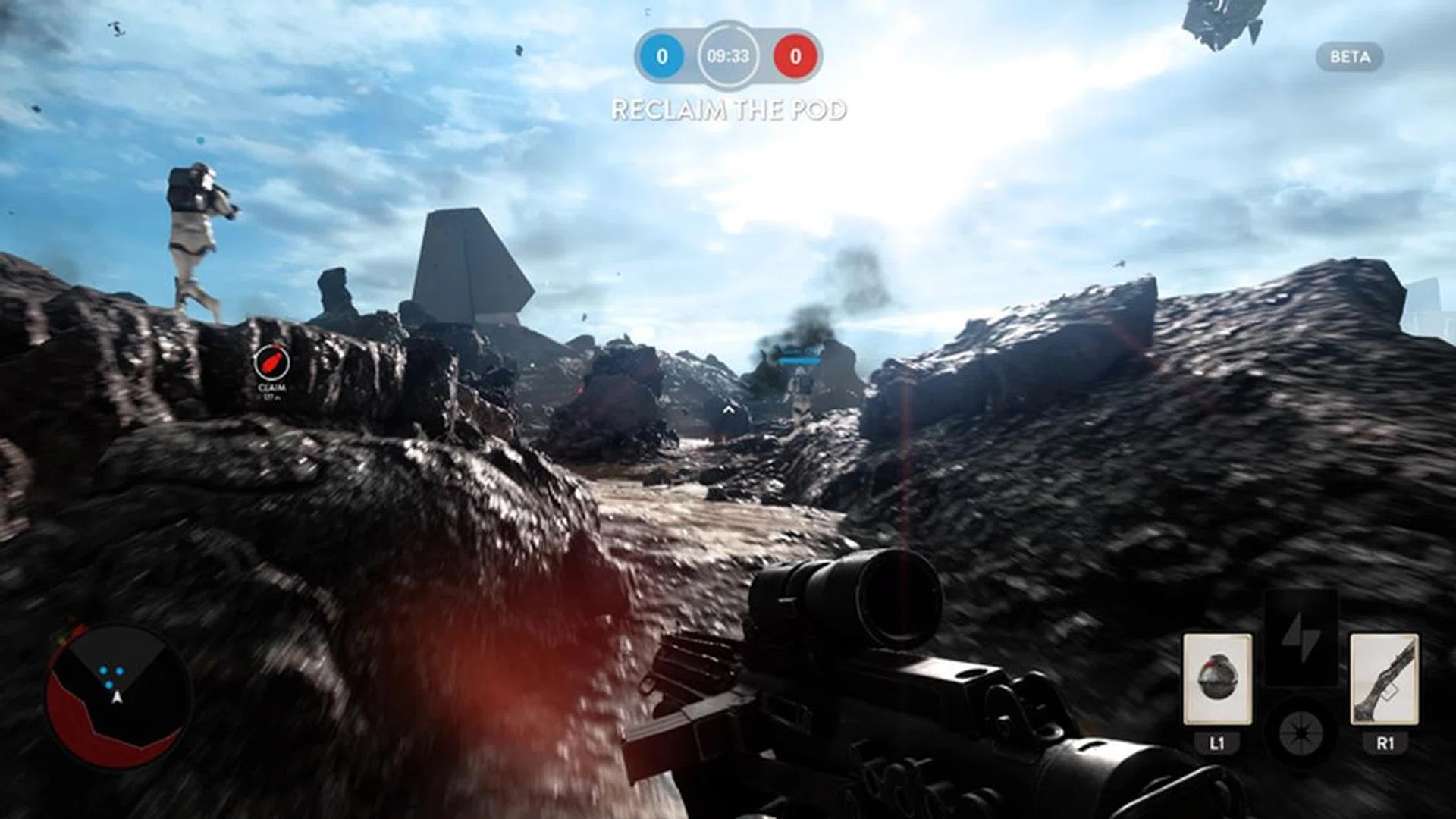Click the RECLAIM THE POD objective text
The width and height of the screenshot is (1456, 819).
click(730, 111)
